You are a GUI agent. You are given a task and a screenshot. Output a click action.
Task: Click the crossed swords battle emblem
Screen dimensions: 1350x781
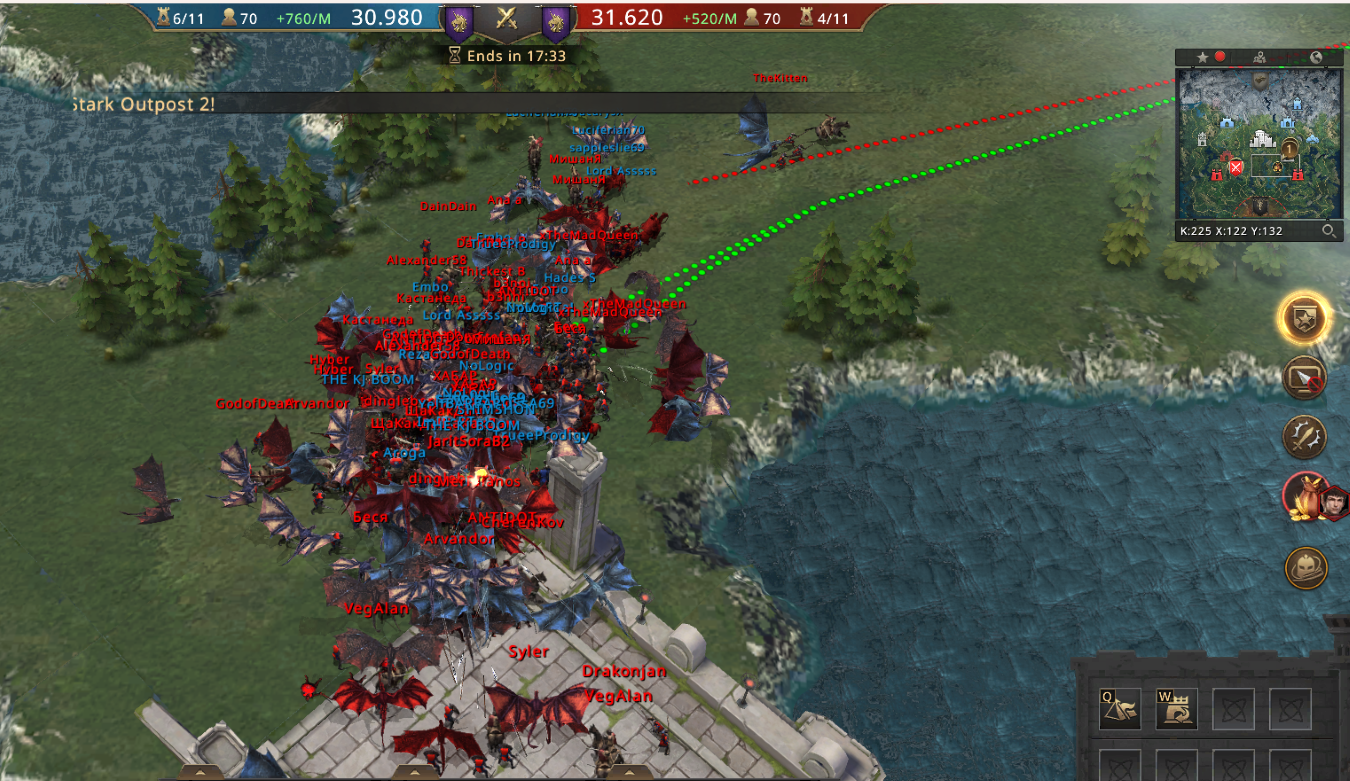(x=506, y=19)
